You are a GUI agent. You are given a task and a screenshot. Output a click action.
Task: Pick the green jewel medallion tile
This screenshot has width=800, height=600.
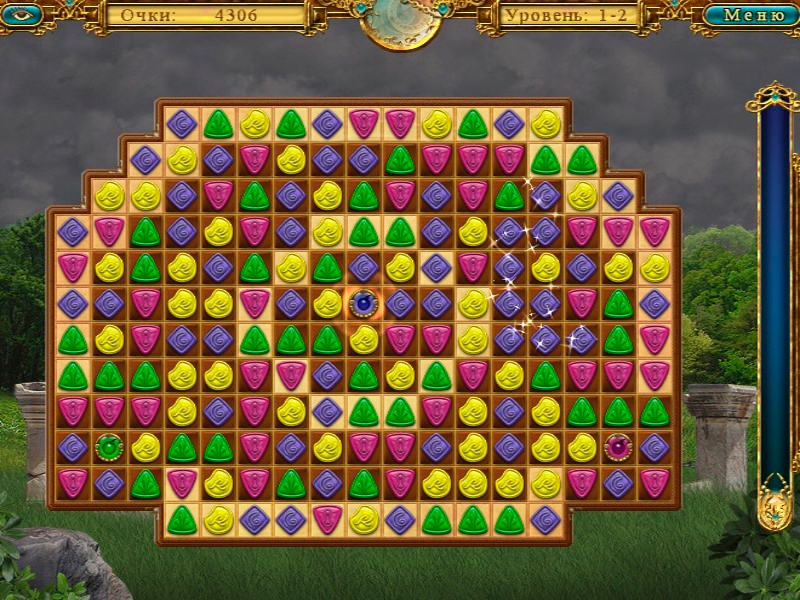point(108,447)
